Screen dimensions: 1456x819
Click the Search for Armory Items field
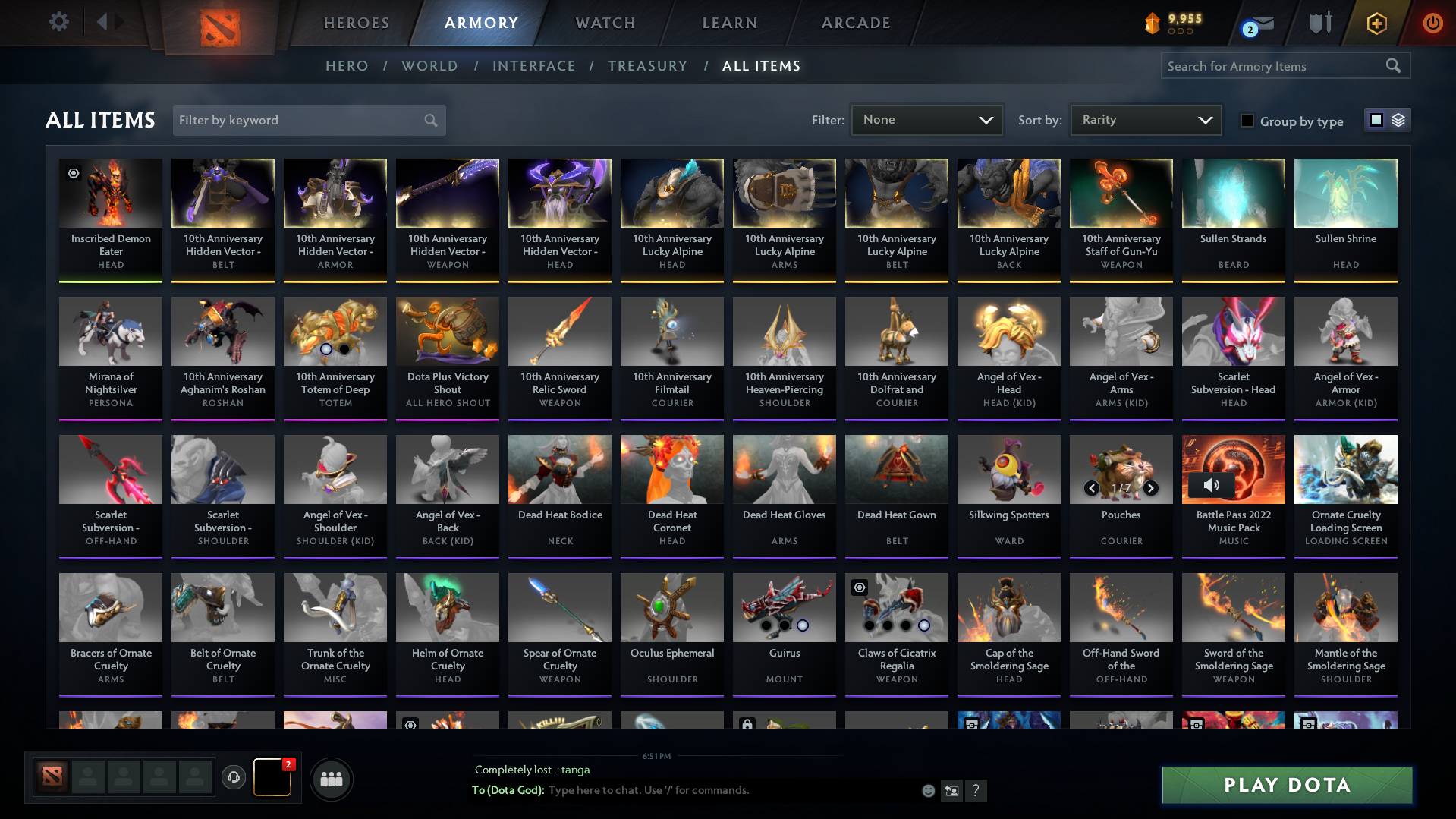pos(1275,66)
